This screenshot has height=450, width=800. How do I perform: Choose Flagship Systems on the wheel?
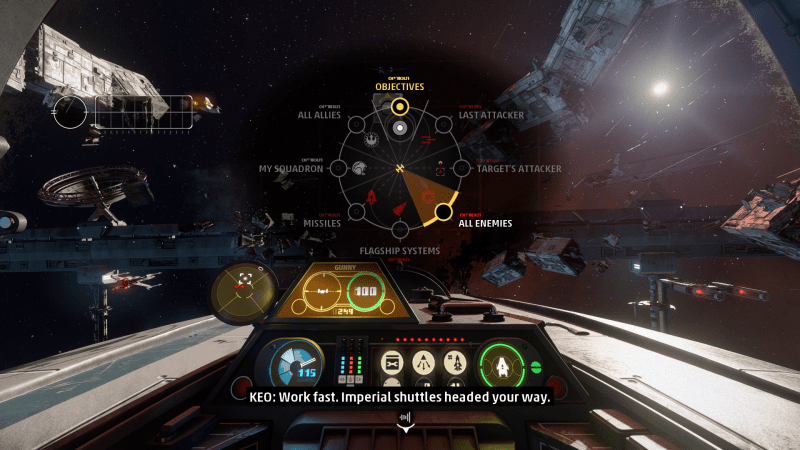(x=399, y=230)
